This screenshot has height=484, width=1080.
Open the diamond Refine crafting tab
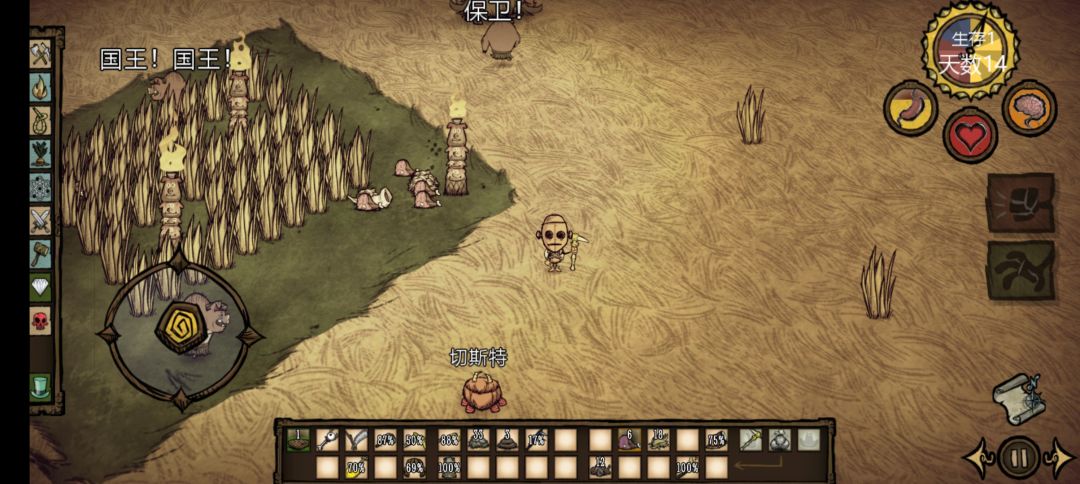click(x=40, y=287)
